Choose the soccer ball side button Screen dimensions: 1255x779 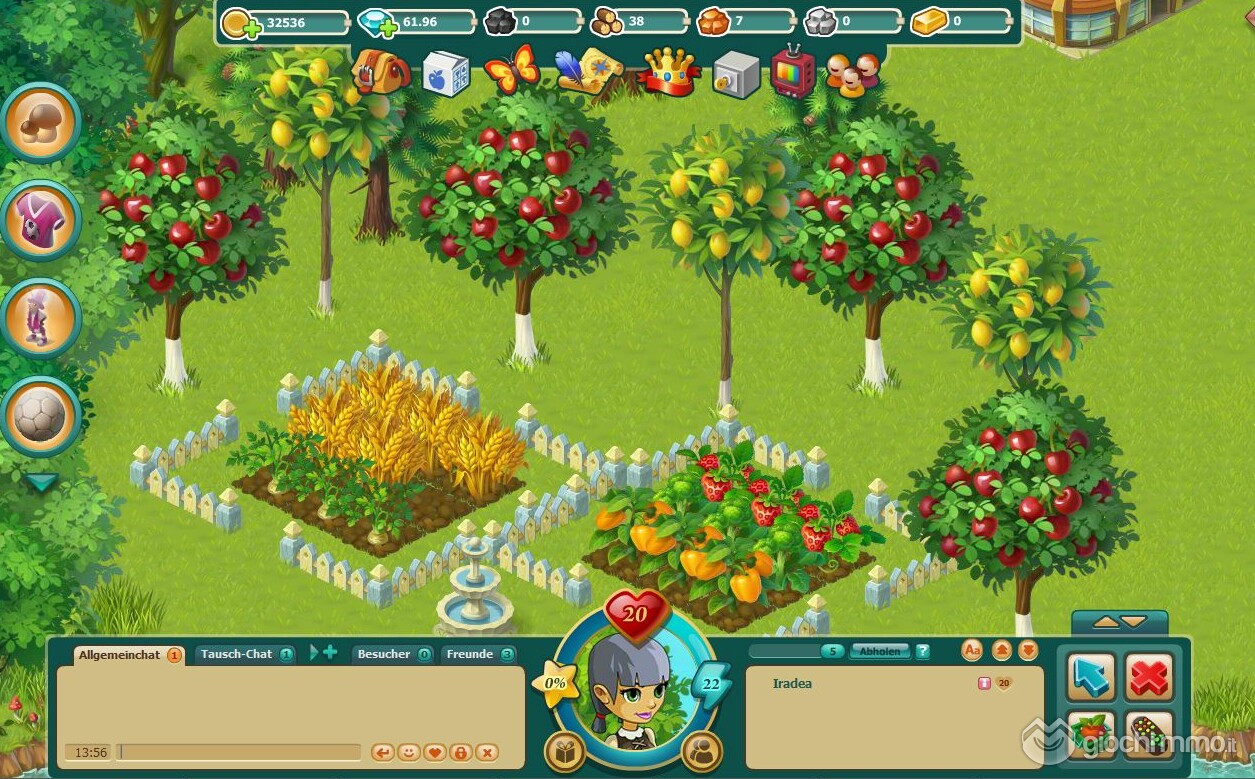42,415
